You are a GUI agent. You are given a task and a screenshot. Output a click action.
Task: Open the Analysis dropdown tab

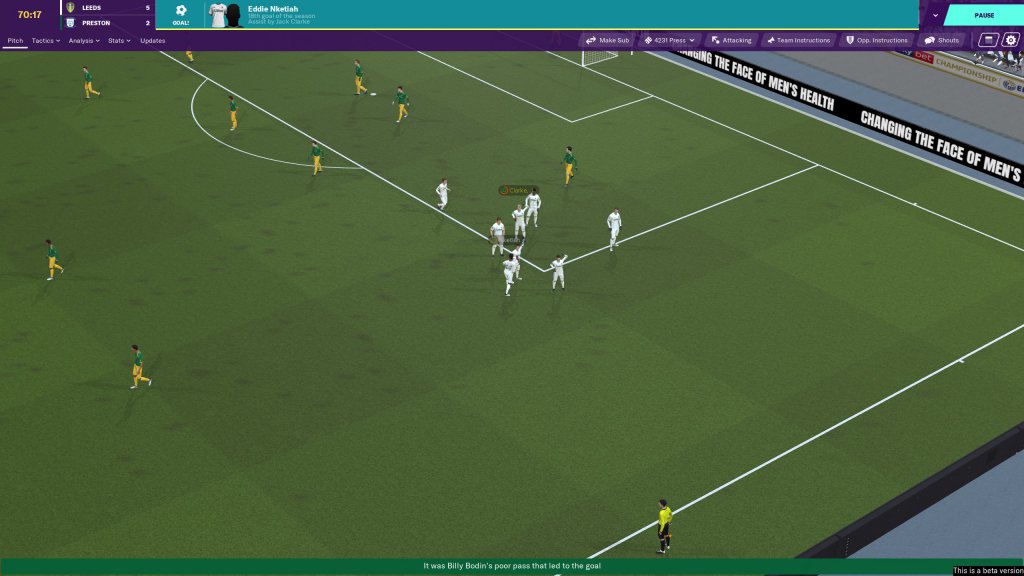[84, 41]
